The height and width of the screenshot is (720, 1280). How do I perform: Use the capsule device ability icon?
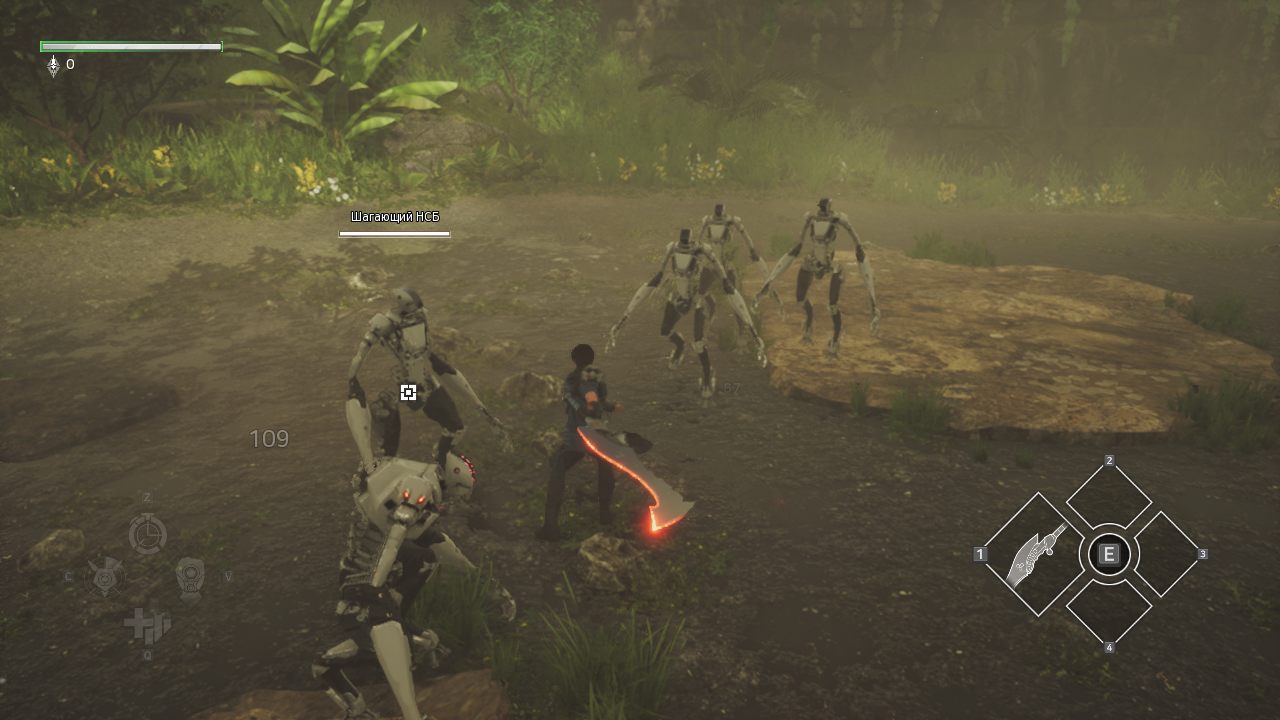190,577
